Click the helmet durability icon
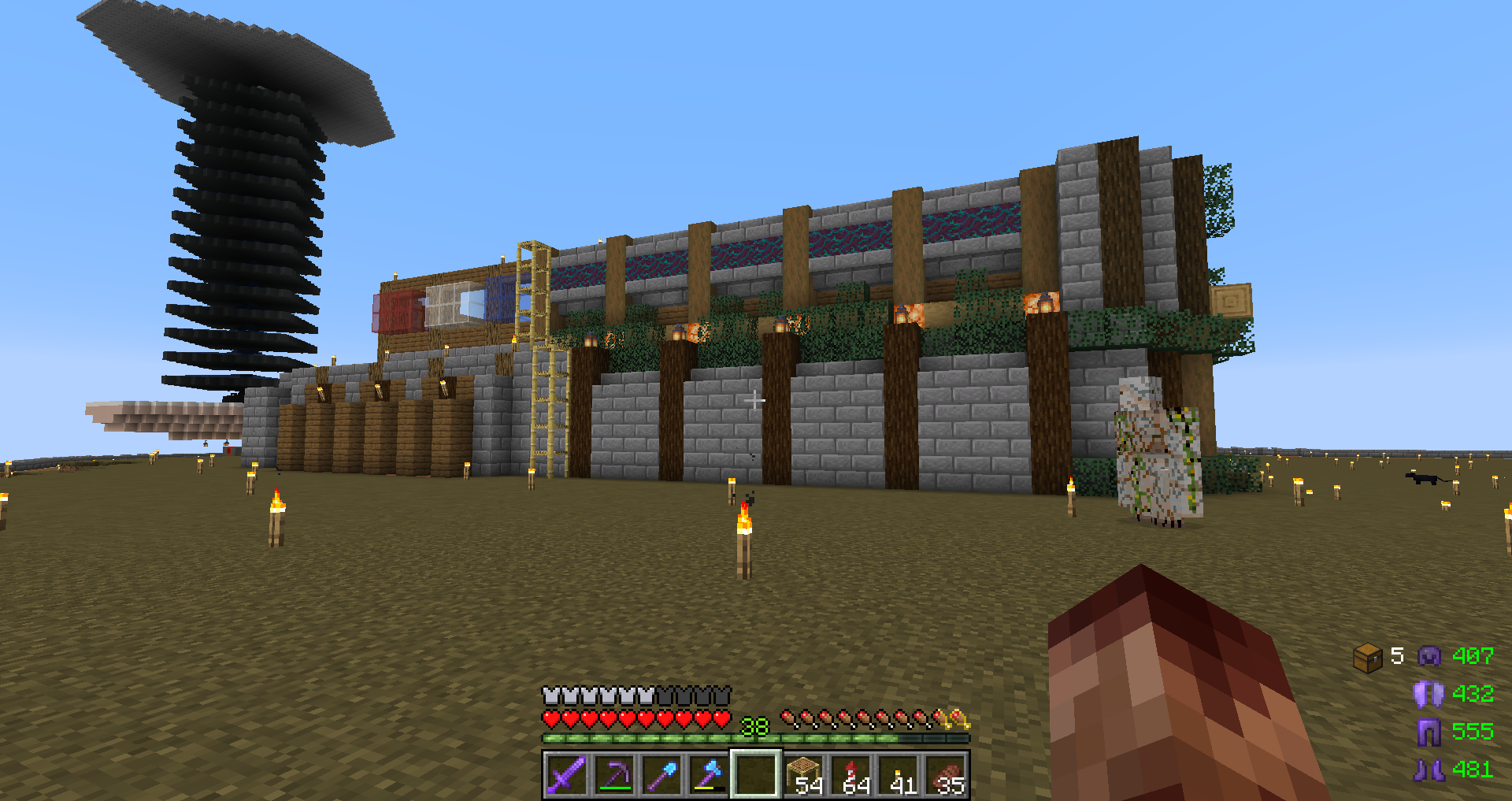The height and width of the screenshot is (801, 1512). tap(1429, 656)
